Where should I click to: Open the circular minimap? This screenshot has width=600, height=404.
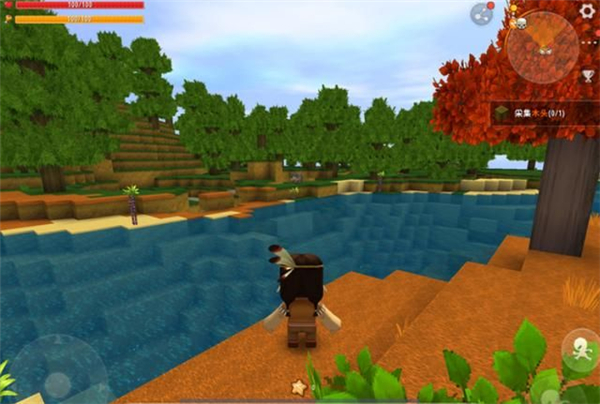click(x=542, y=46)
